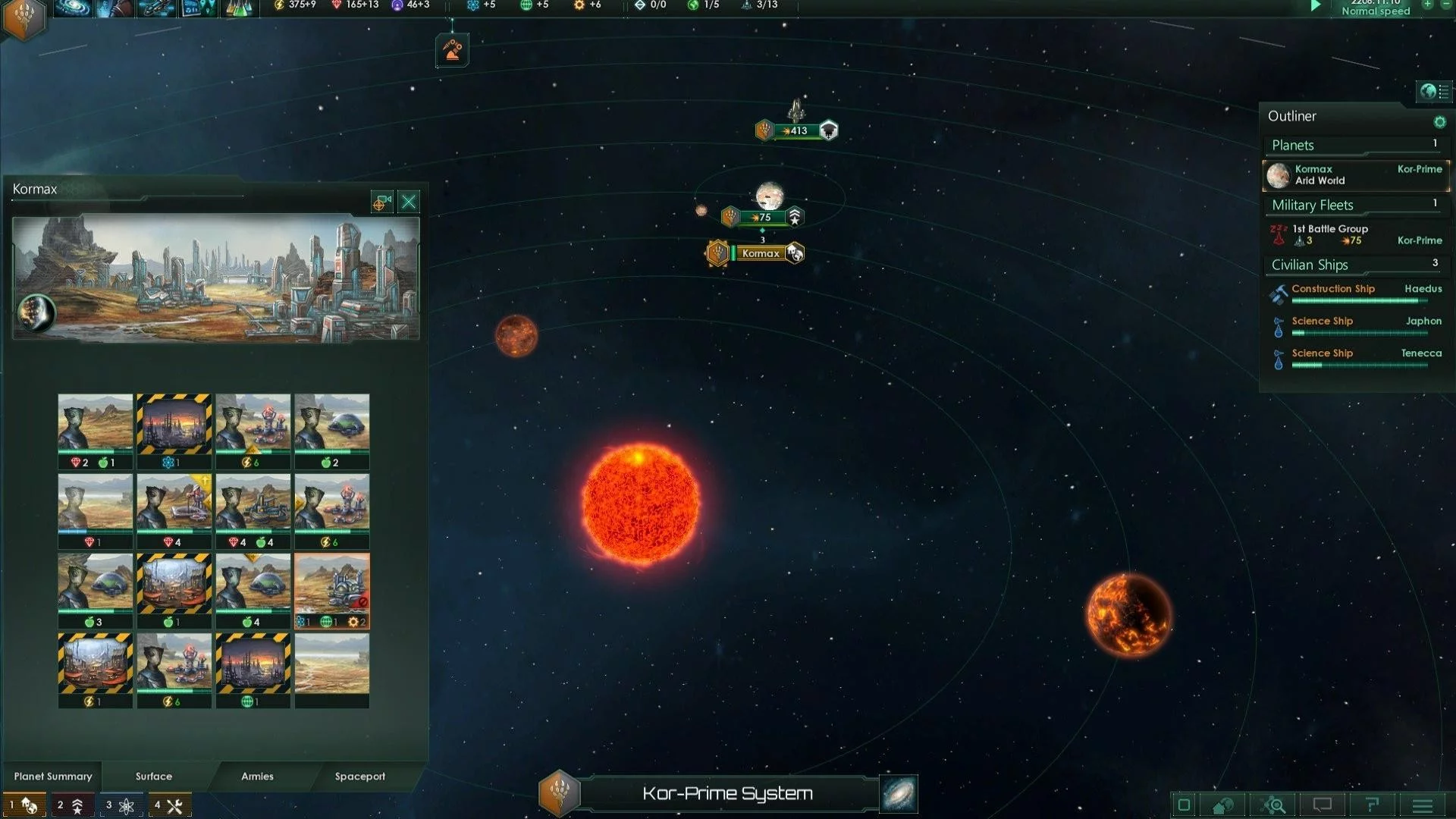Viewport: 1456px width, 819px height.
Task: Open the hamburger main menu button
Action: point(1423,805)
